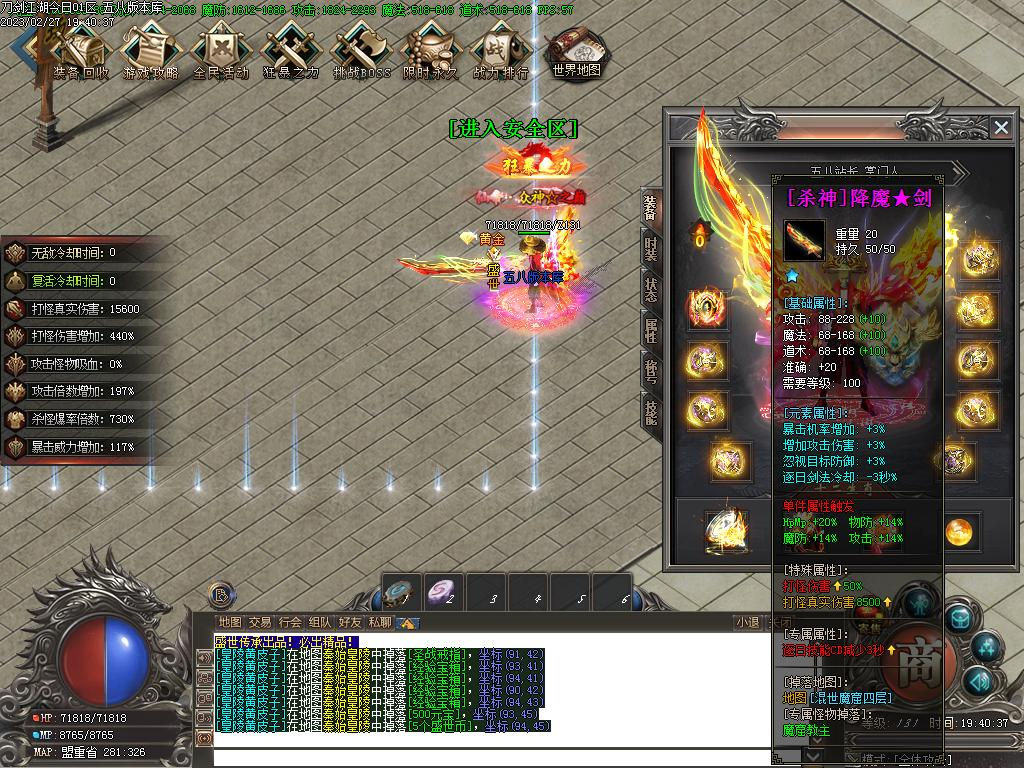1024x768 pixels.
Task: Select the 私聊 private chat channel
Action: click(380, 622)
